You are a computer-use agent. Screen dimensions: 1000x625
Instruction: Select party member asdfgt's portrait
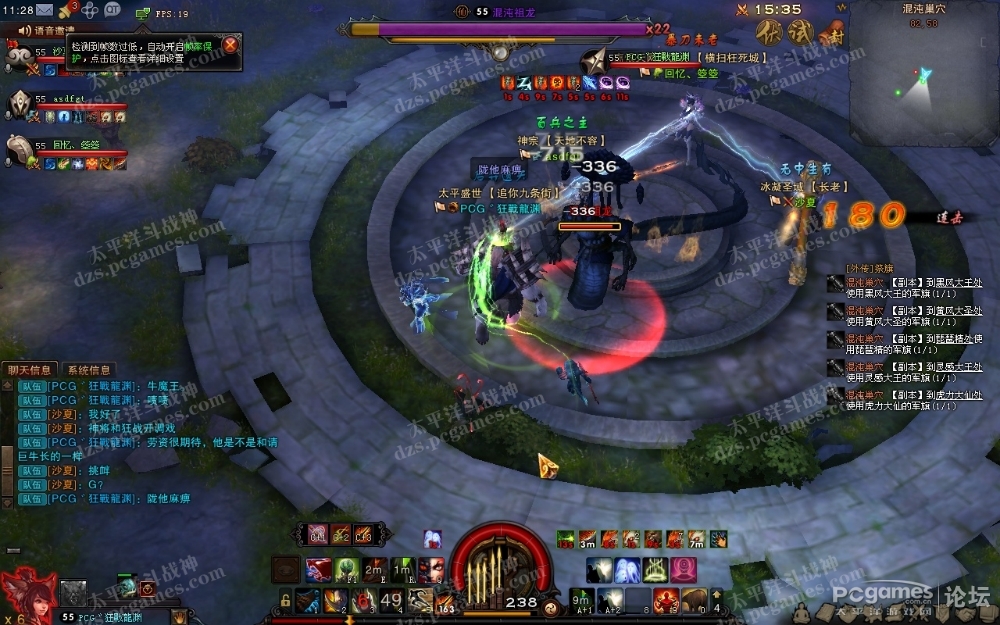click(21, 104)
